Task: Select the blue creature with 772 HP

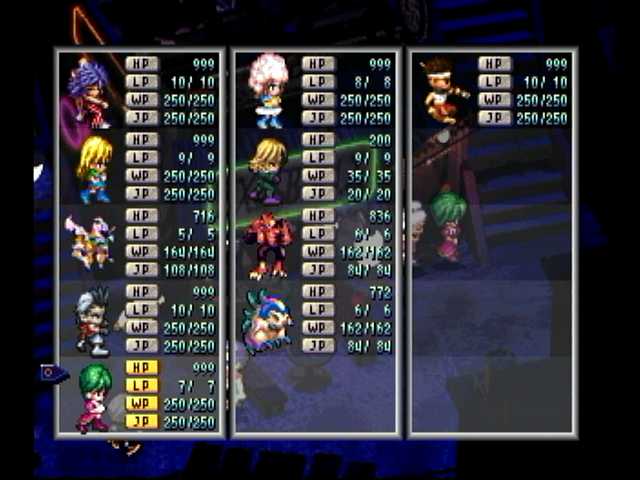Action: point(266,320)
